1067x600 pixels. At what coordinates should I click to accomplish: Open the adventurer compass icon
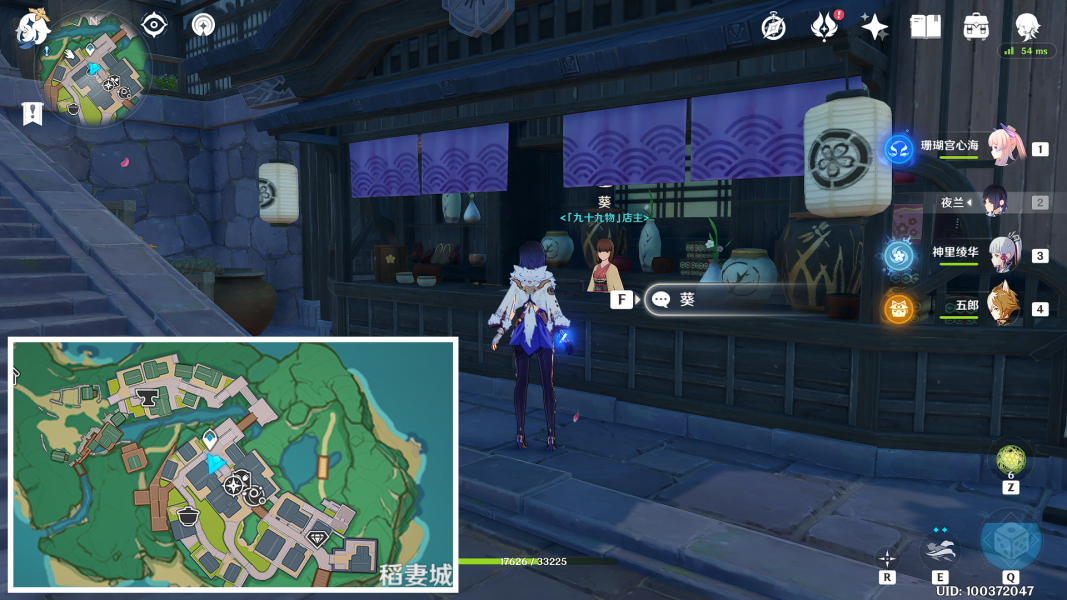[x=773, y=27]
